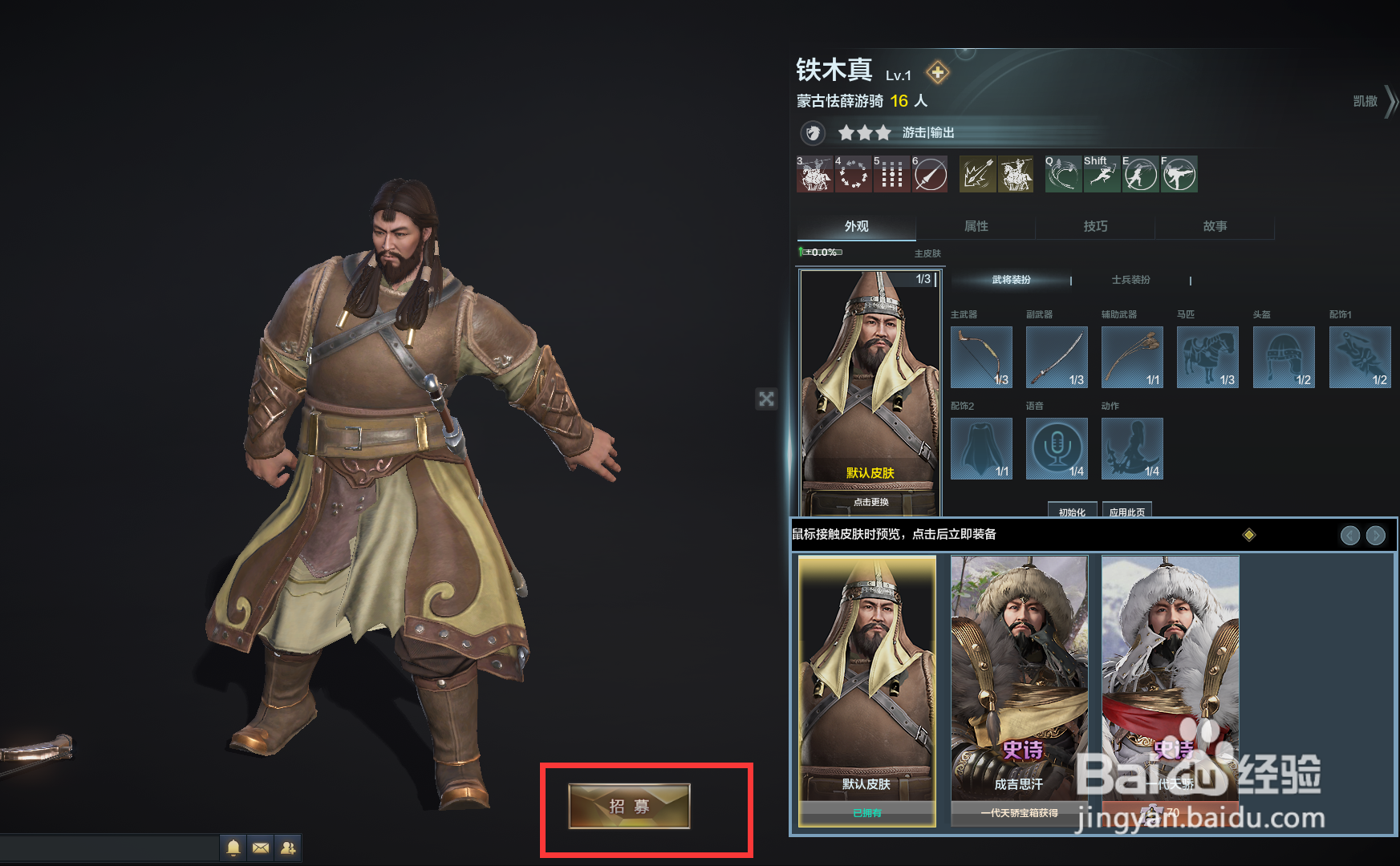Screen dimensions: 1400x866
Task: Open the 马匹 horse equipment slot
Action: coord(1207,357)
